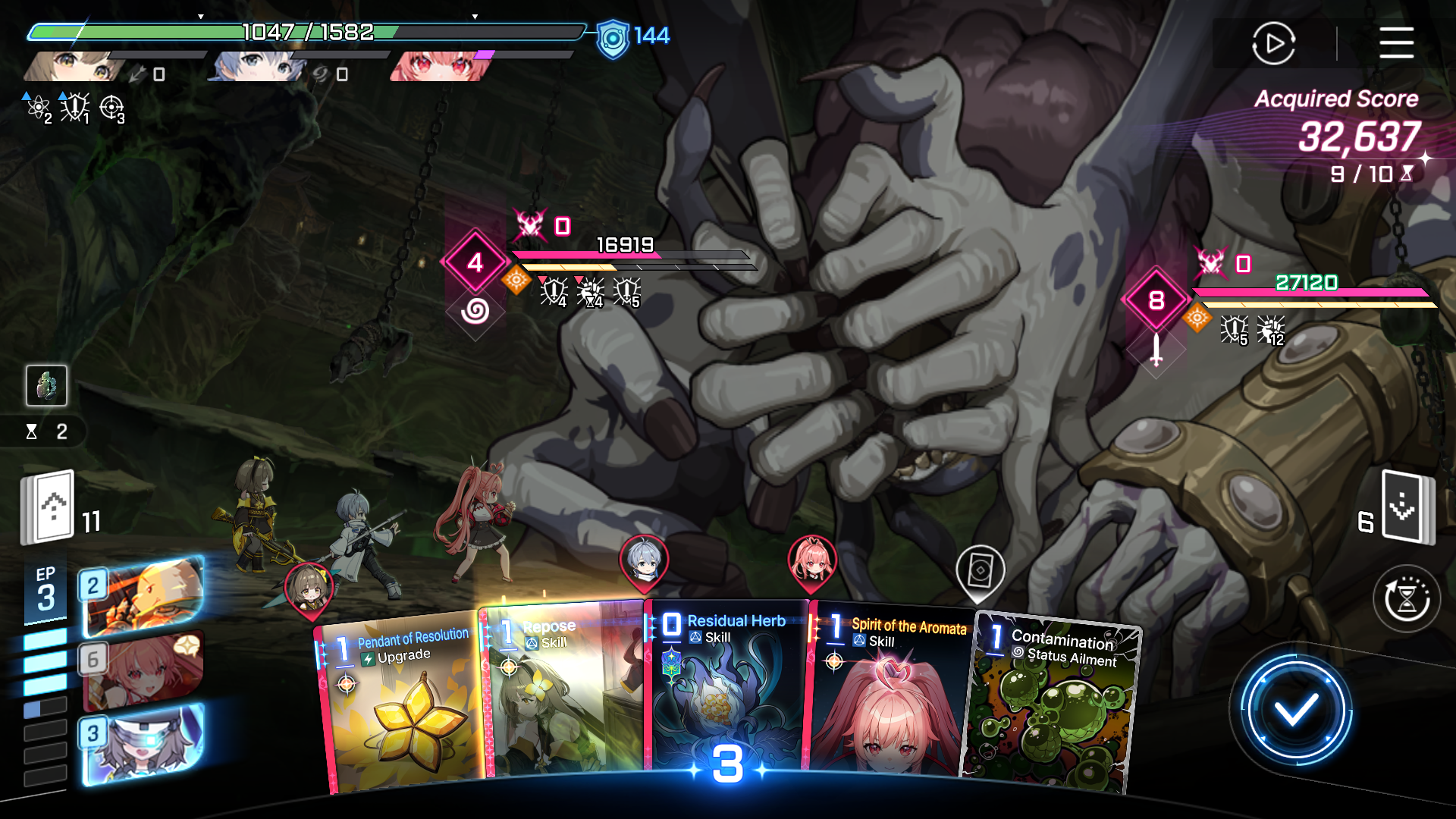Inspect the relic item icon
The height and width of the screenshot is (819, 1456).
(x=46, y=385)
